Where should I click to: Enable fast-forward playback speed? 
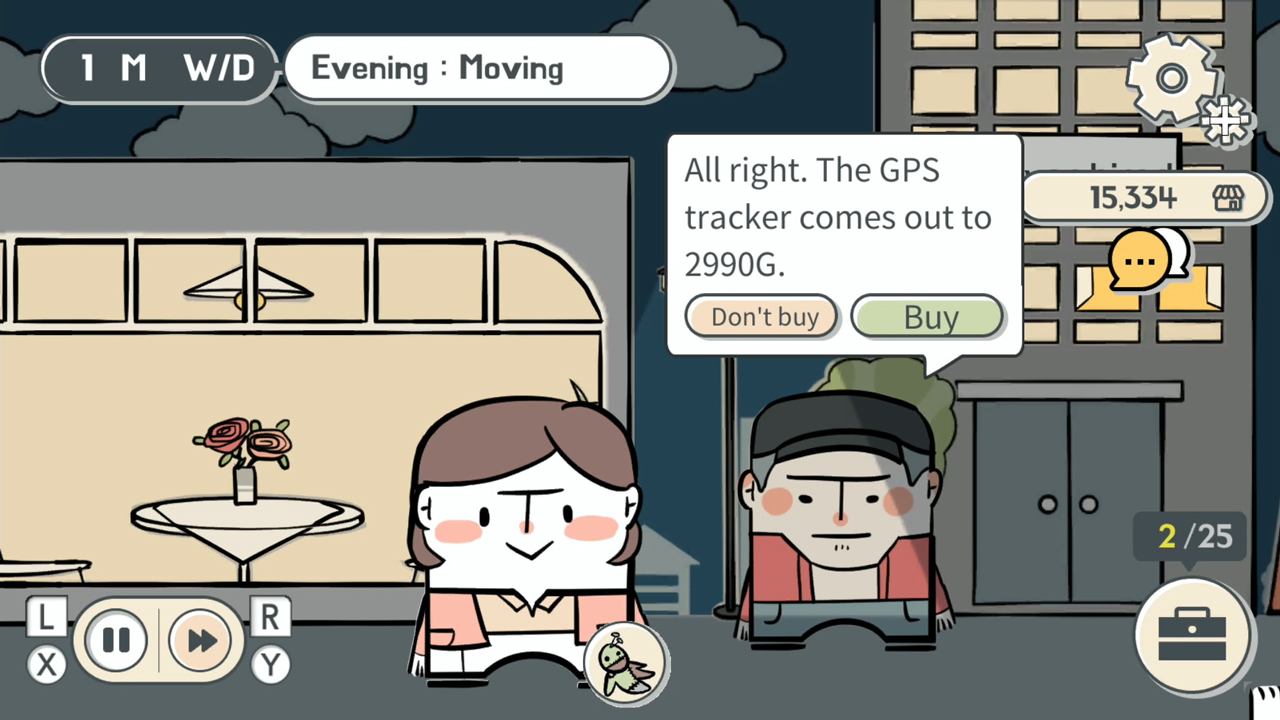(x=200, y=640)
